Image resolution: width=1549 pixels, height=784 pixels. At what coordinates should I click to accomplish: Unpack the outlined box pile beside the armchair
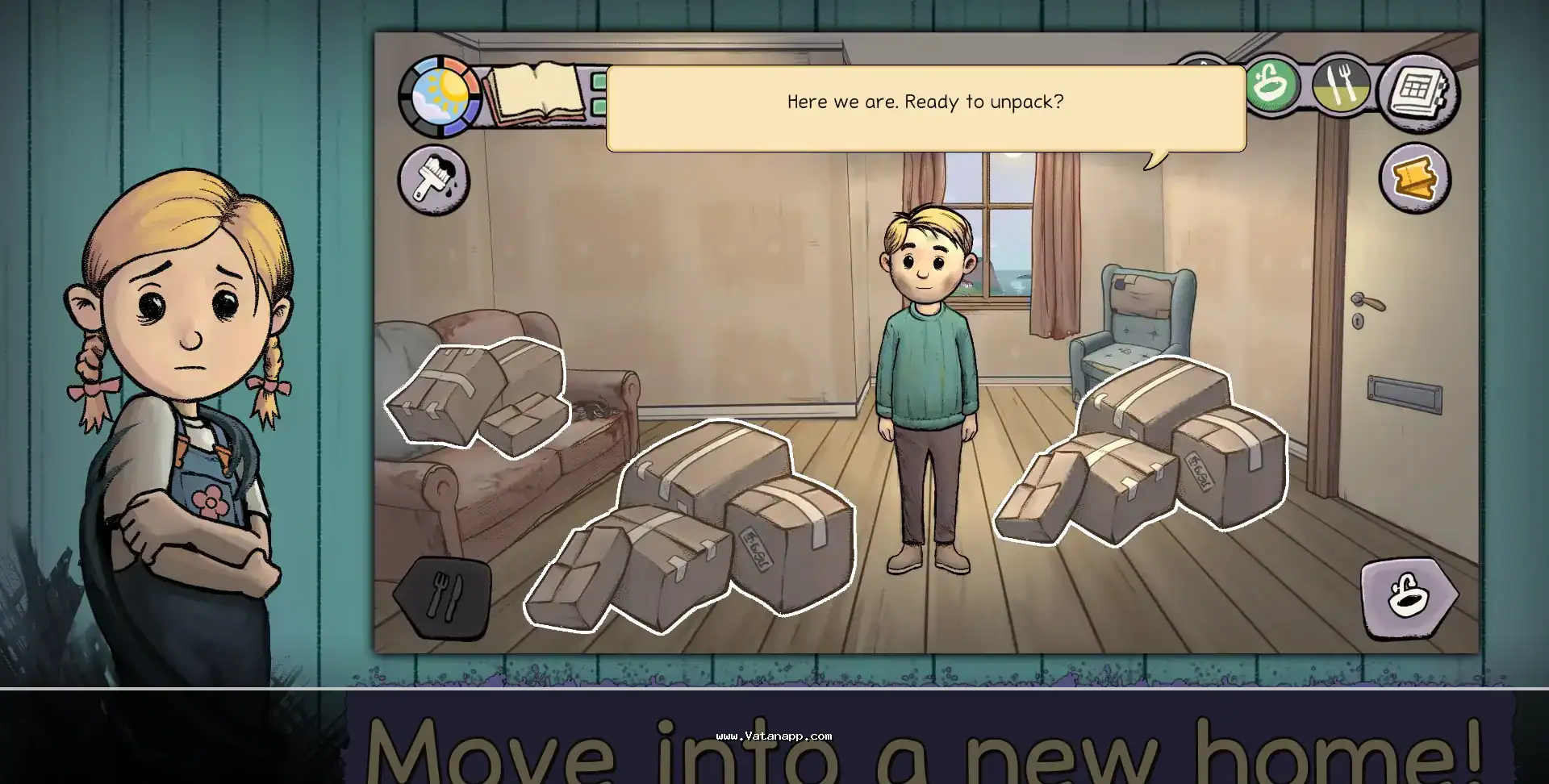click(x=1144, y=452)
